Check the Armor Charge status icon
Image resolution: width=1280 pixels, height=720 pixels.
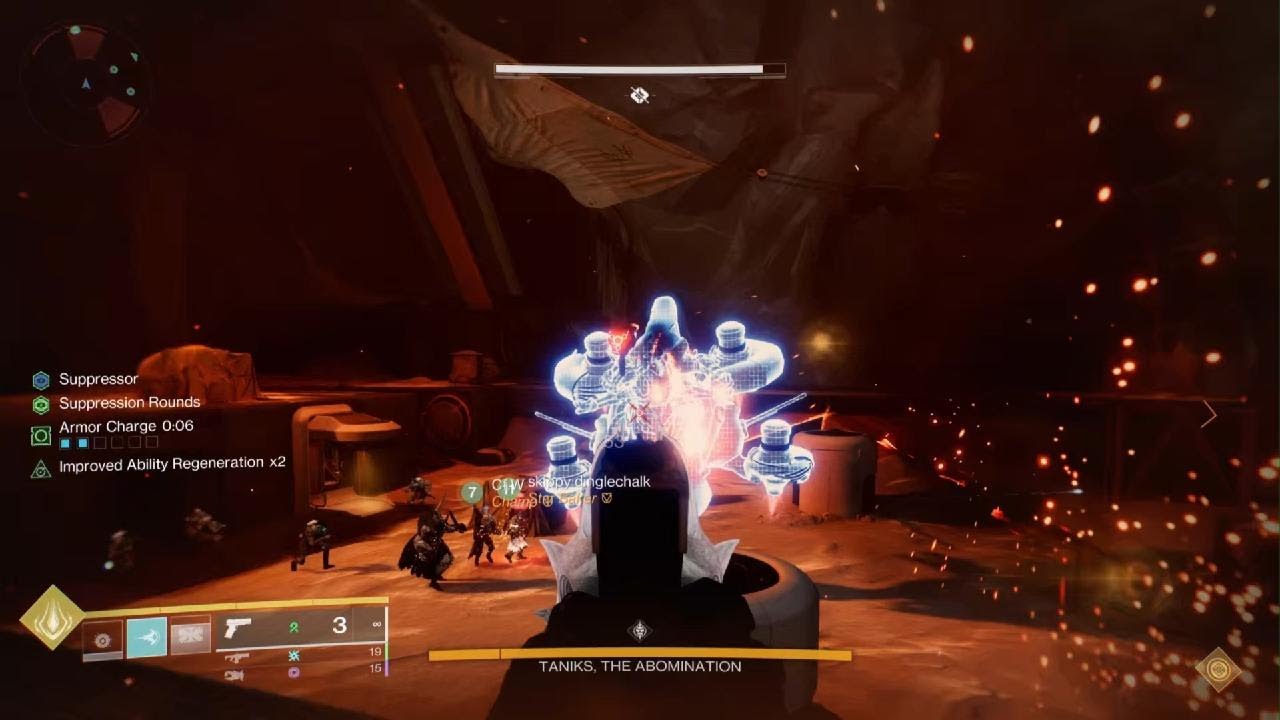coord(41,435)
